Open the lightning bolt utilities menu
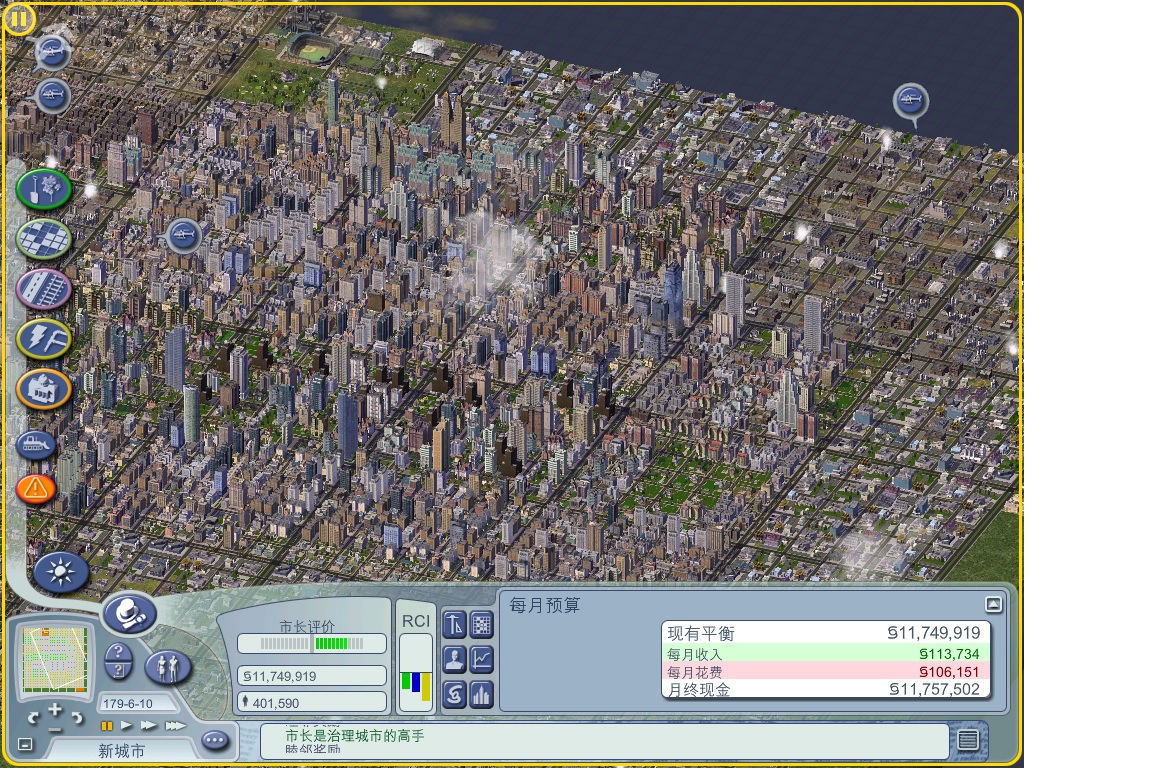 (44, 338)
